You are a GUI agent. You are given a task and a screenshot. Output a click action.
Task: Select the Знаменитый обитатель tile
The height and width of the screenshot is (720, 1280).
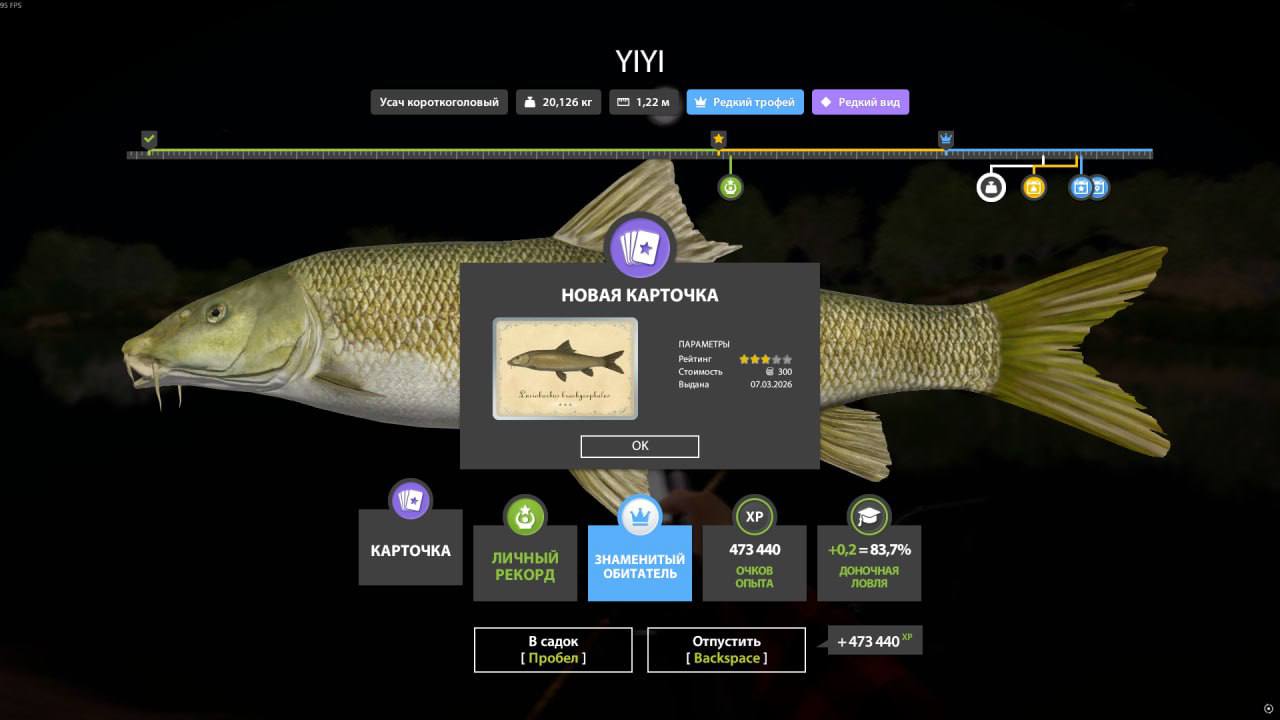640,564
